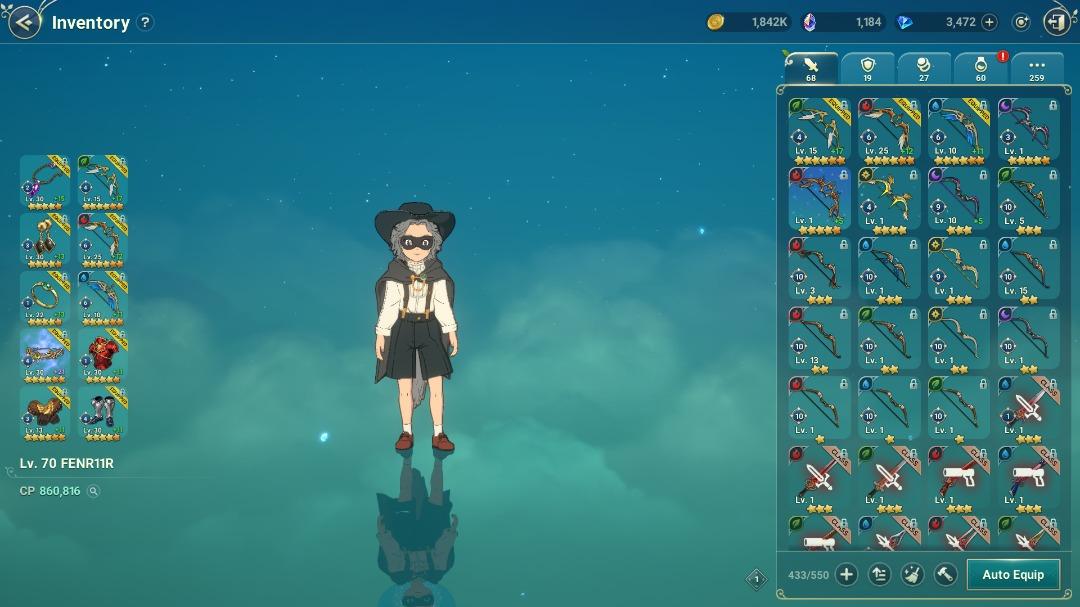Expand inventory capacity with the plus button
The height and width of the screenshot is (607, 1080).
click(846, 574)
